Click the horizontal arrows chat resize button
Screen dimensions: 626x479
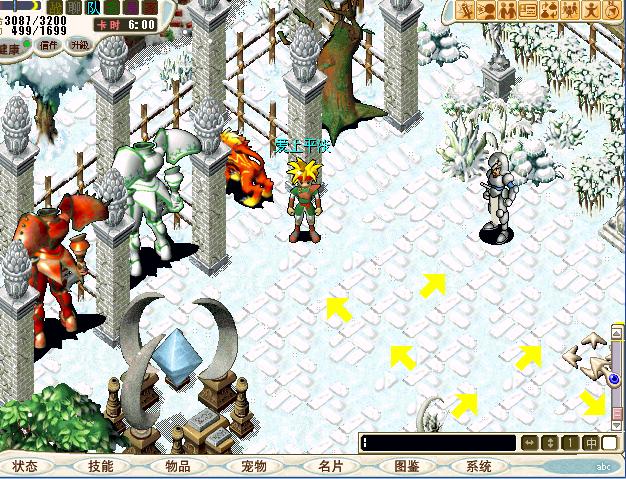coord(529,443)
